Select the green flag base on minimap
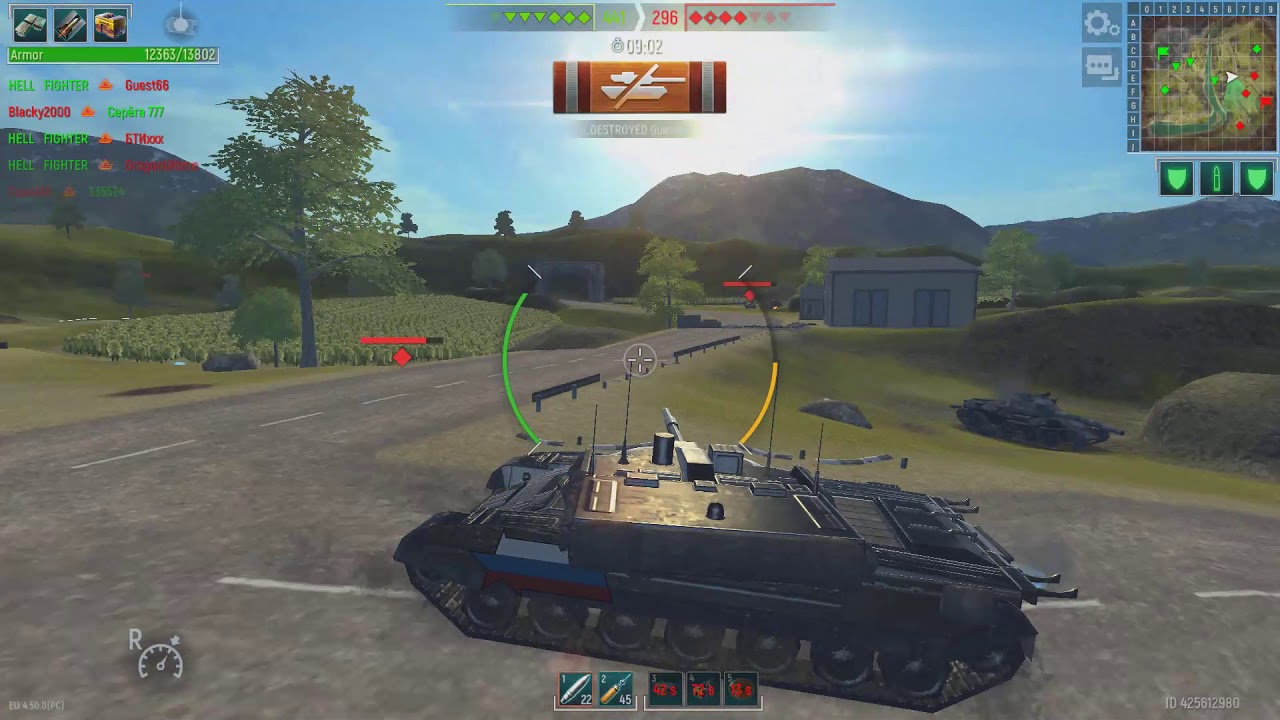Image resolution: width=1280 pixels, height=720 pixels. coord(1164,52)
